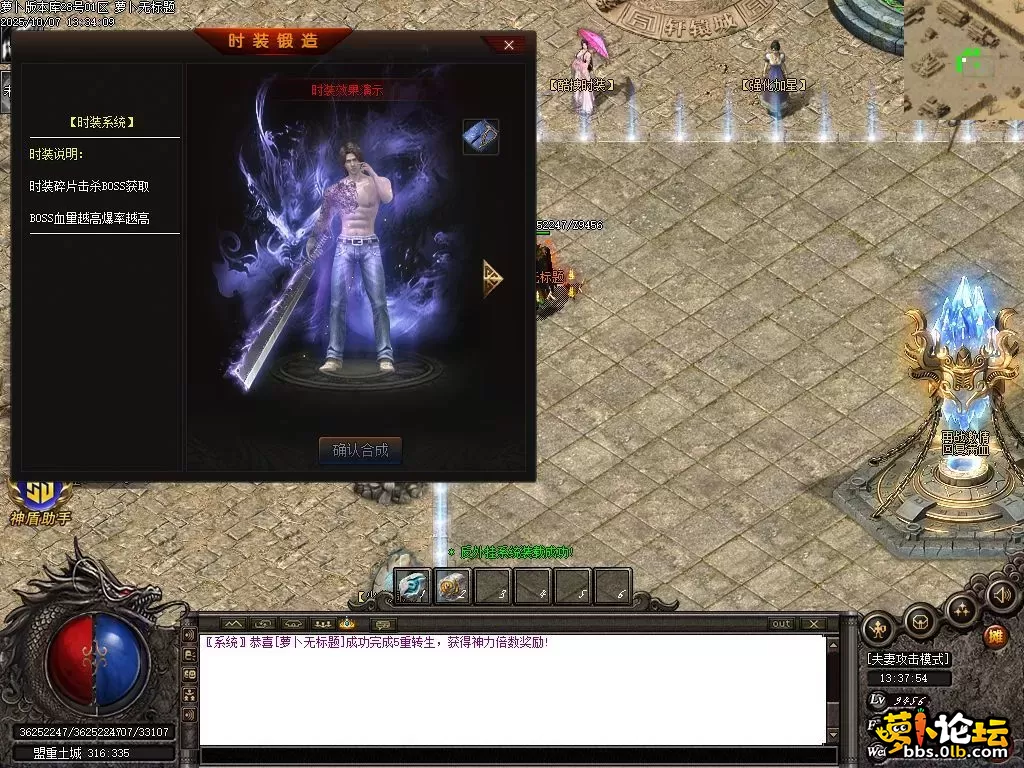
Task: Click the crown icon on chat bar
Action: click(x=346, y=624)
